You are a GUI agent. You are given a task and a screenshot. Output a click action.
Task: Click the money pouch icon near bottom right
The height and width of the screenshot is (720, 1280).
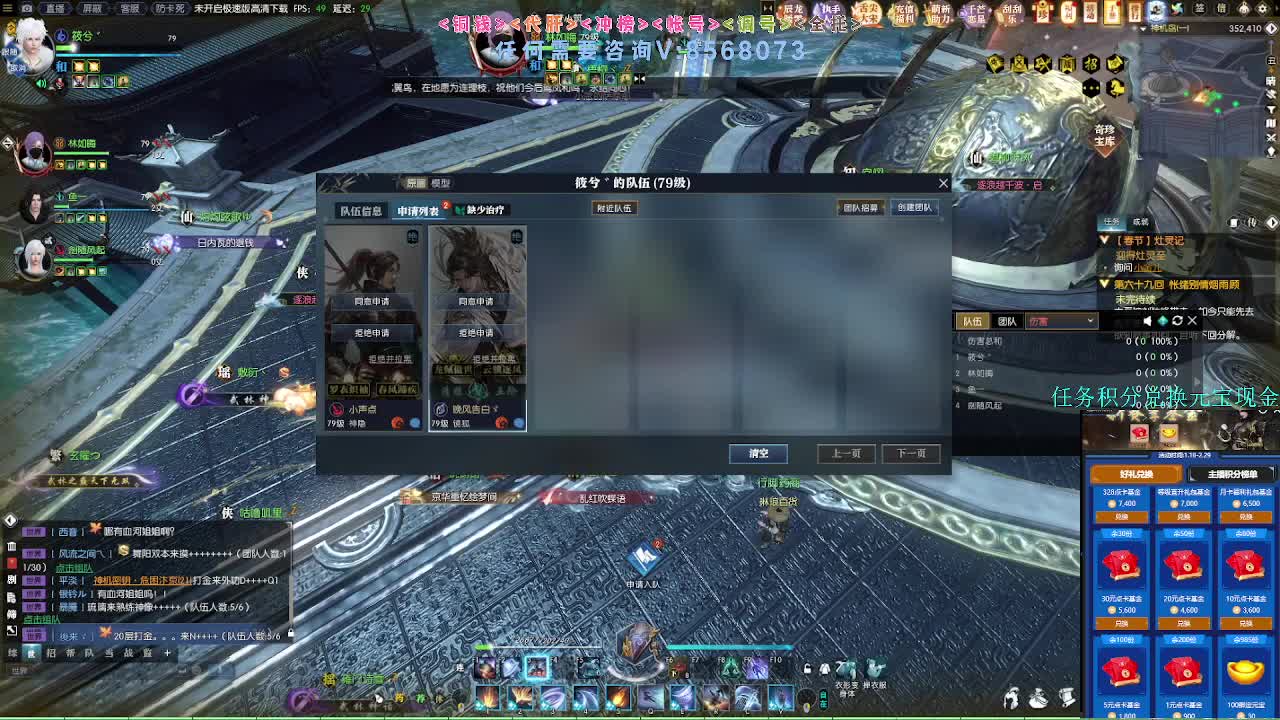[x=1038, y=698]
